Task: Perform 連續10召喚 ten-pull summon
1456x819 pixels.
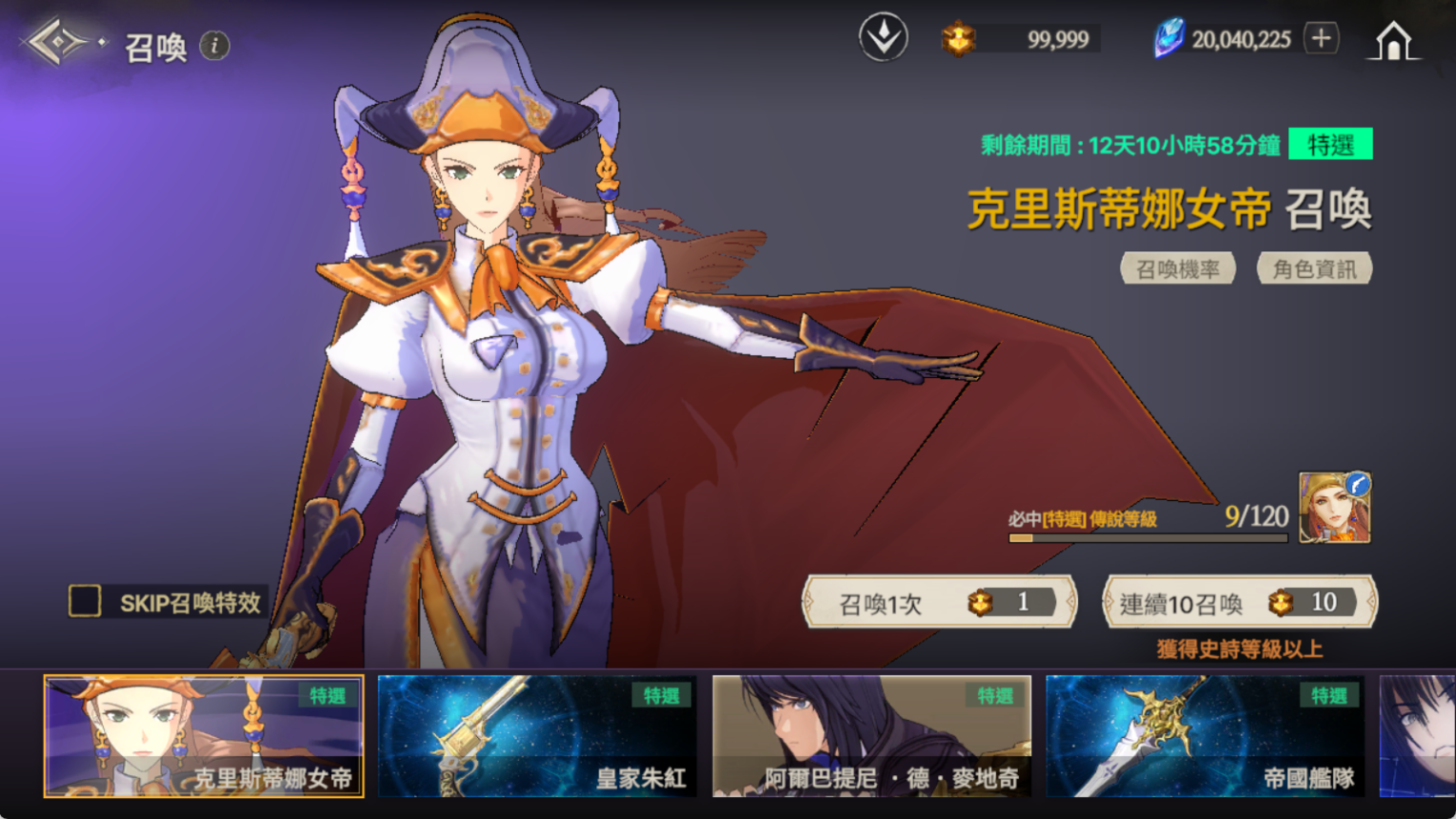Action: point(1240,602)
